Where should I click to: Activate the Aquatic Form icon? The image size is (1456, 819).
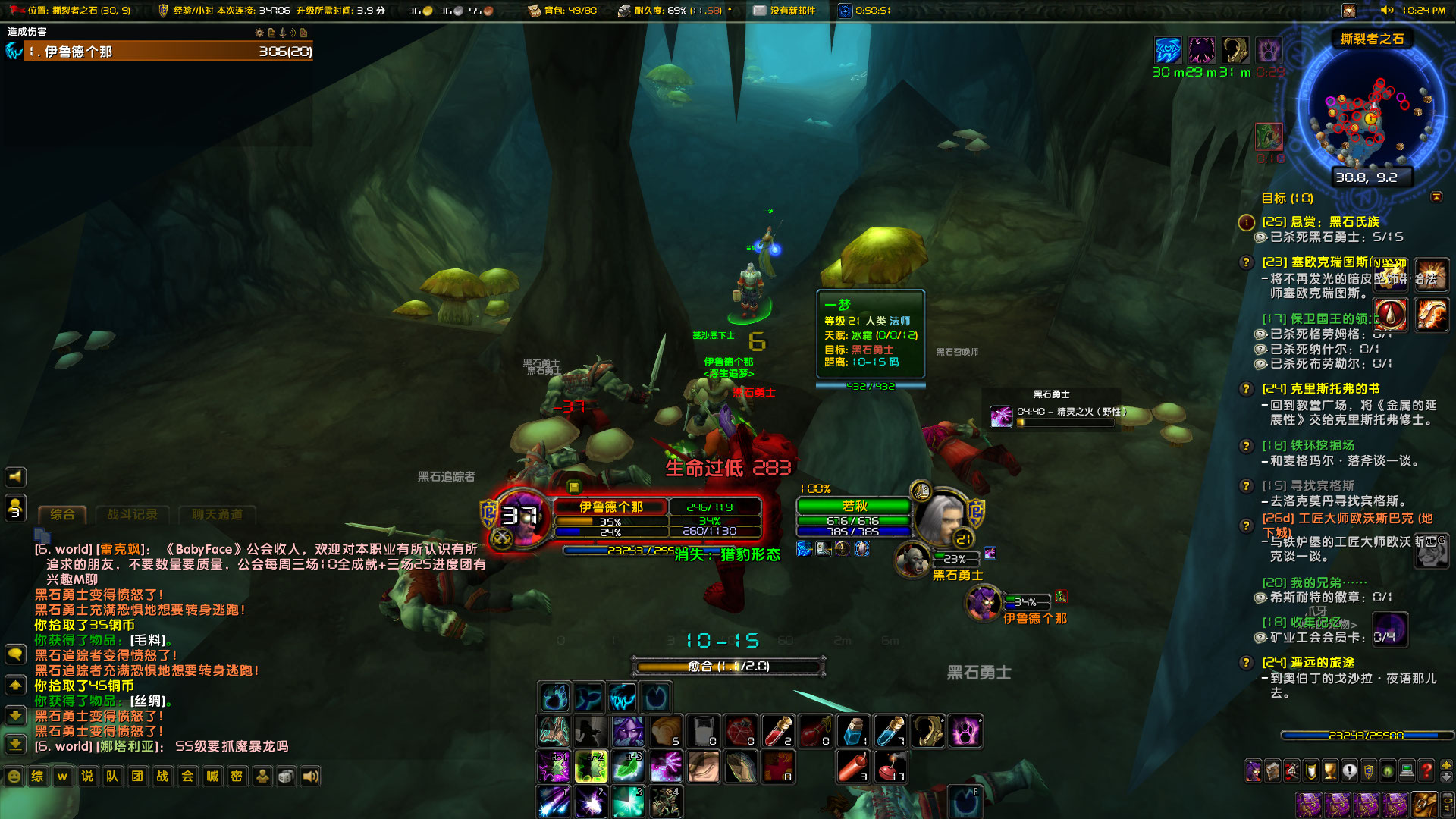click(589, 698)
